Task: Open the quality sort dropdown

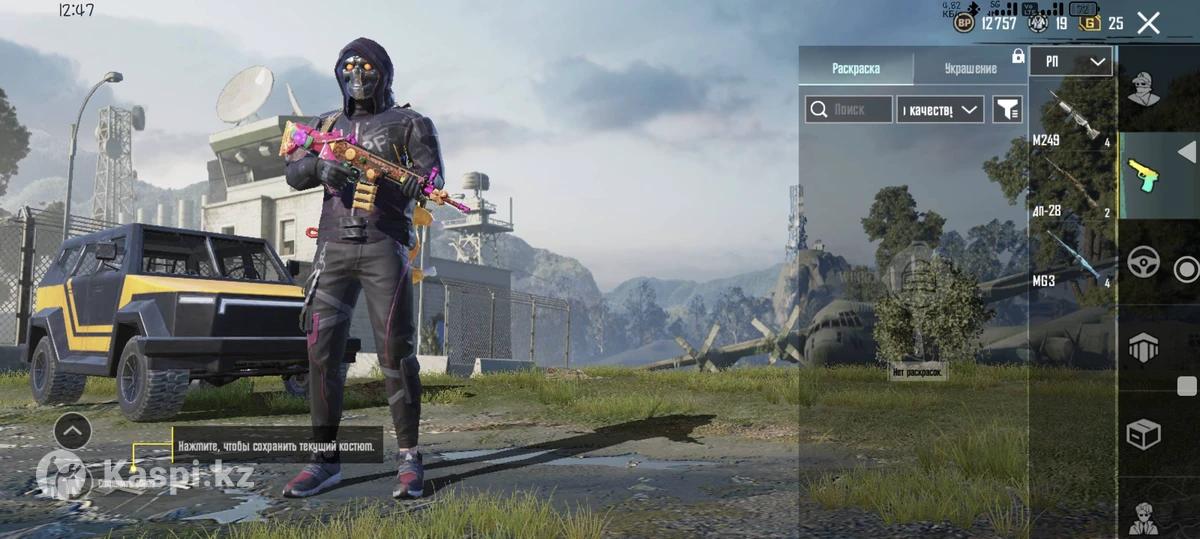Action: click(940, 110)
